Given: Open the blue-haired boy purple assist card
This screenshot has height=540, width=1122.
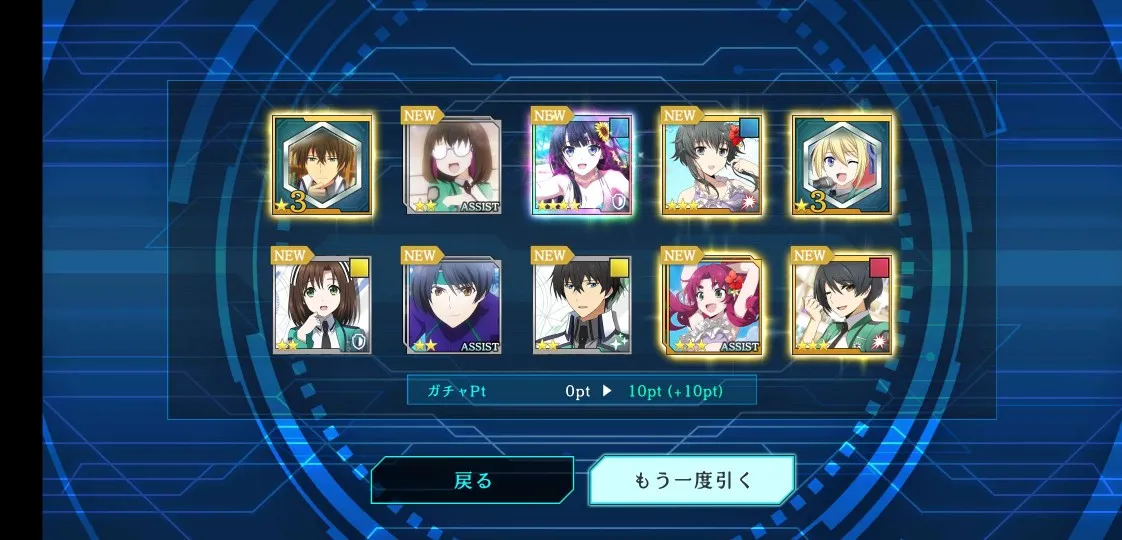Looking at the screenshot, I should point(453,305).
